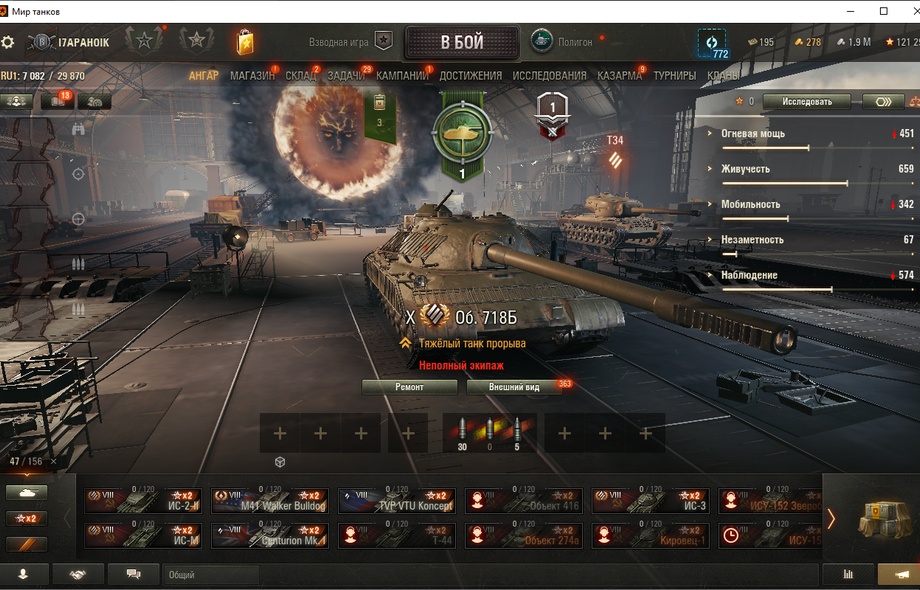
Task: Pick the ИС-3 tank in carousel
Action: pyautogui.click(x=650, y=501)
